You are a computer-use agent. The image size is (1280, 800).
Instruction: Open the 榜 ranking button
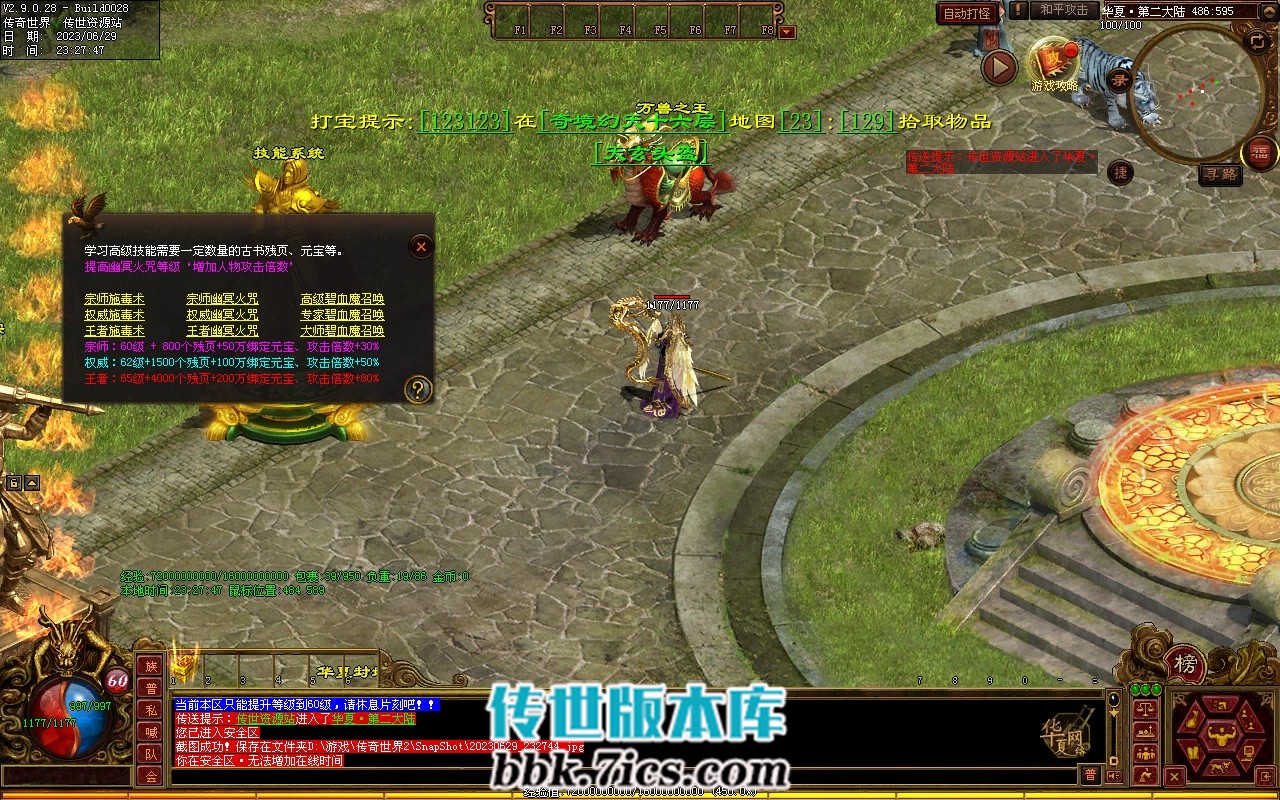tap(1185, 664)
